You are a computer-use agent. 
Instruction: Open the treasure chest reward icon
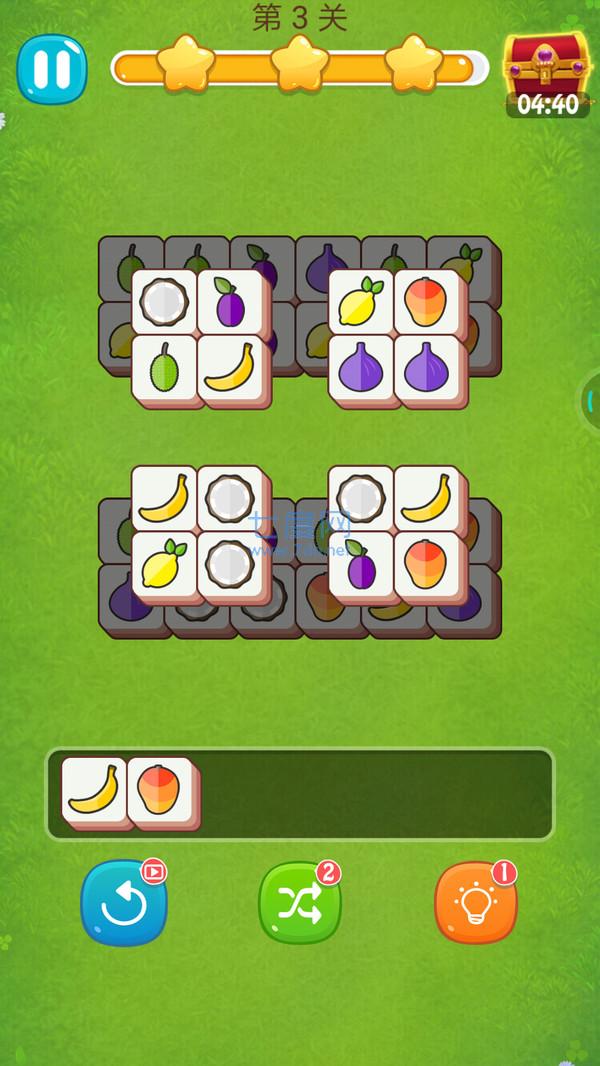(x=547, y=68)
